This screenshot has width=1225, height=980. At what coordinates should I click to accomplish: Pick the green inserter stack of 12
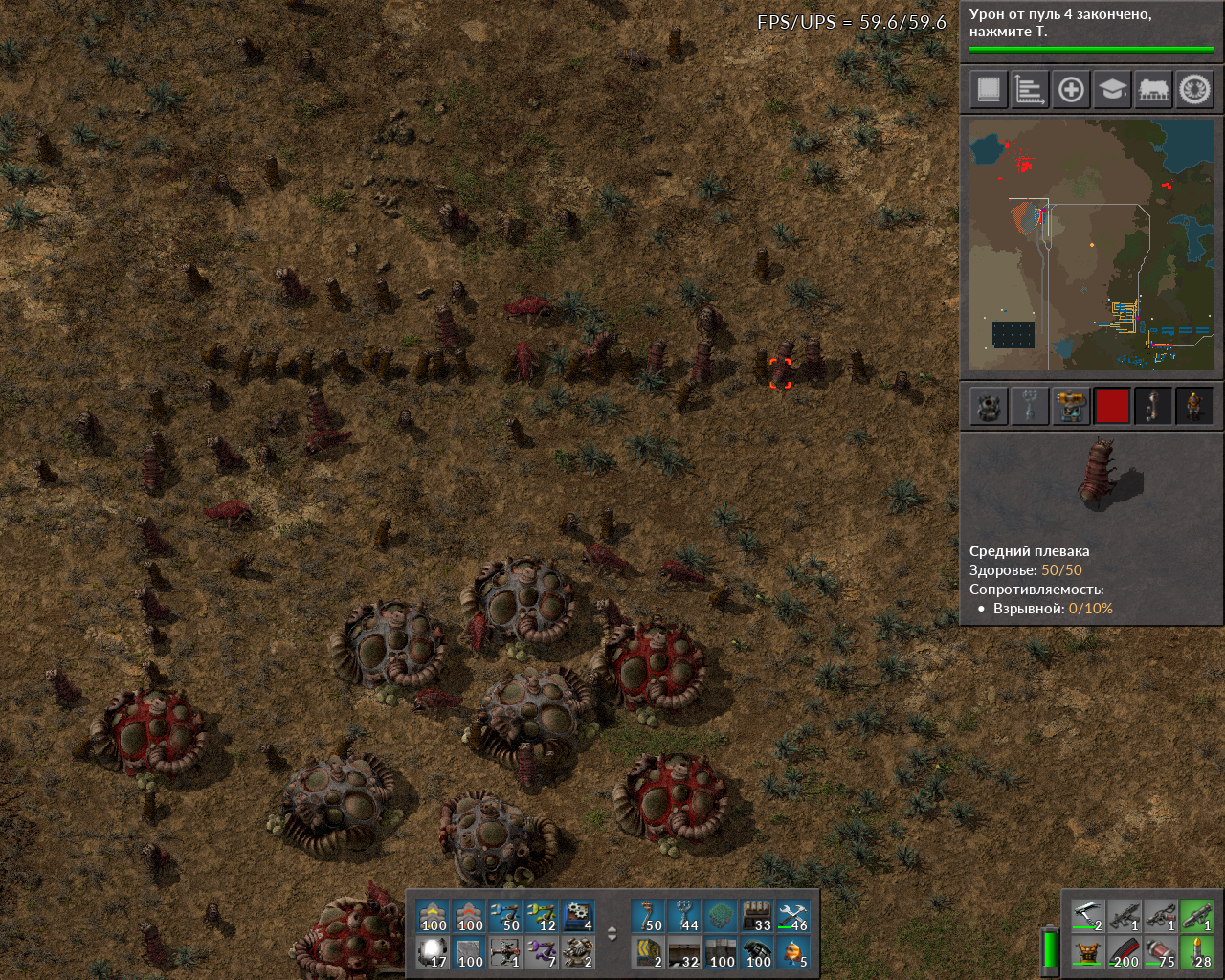point(543,917)
